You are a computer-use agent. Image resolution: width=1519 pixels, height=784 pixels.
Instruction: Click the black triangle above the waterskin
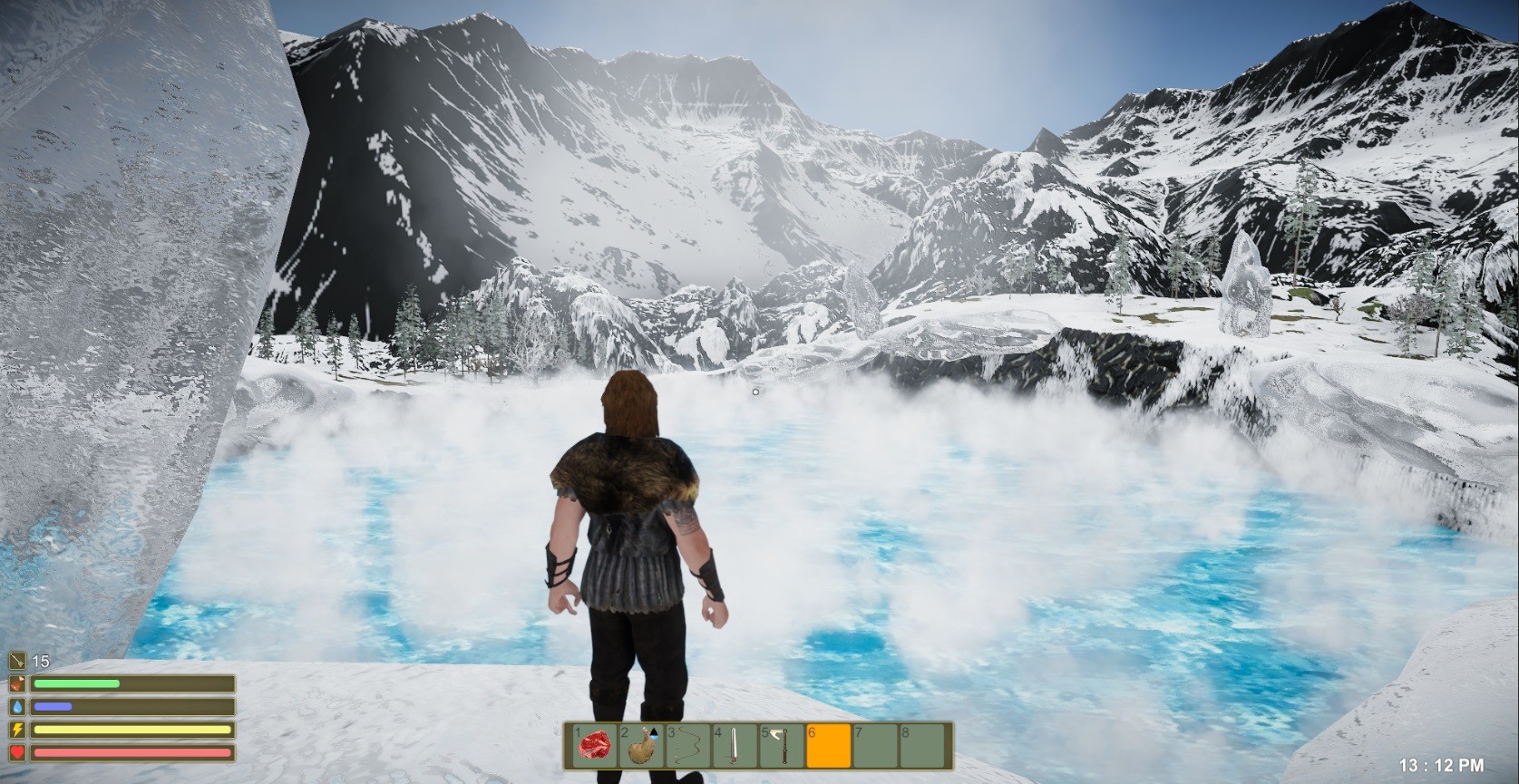(654, 732)
